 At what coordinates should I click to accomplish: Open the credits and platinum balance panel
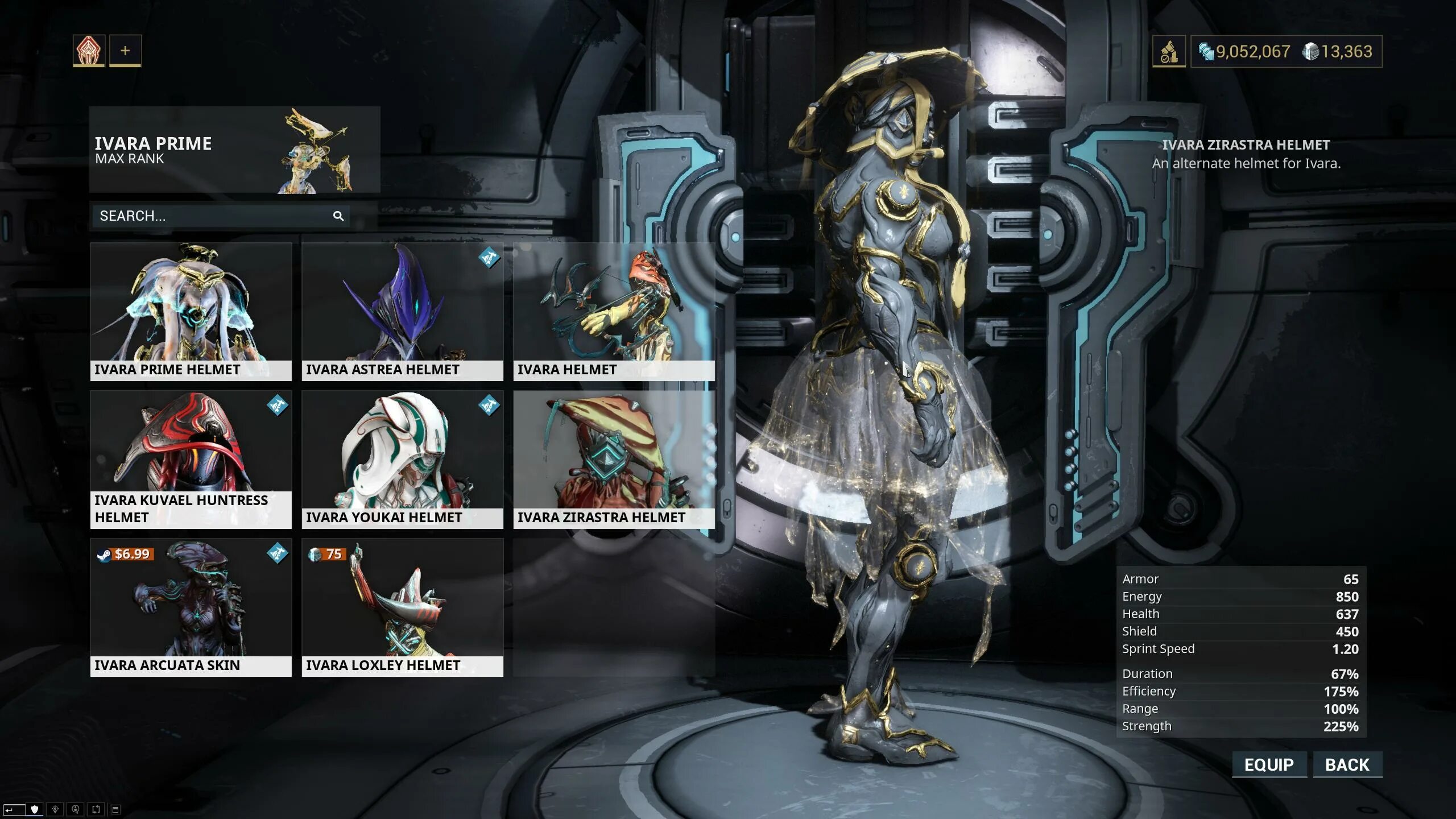(1286, 52)
